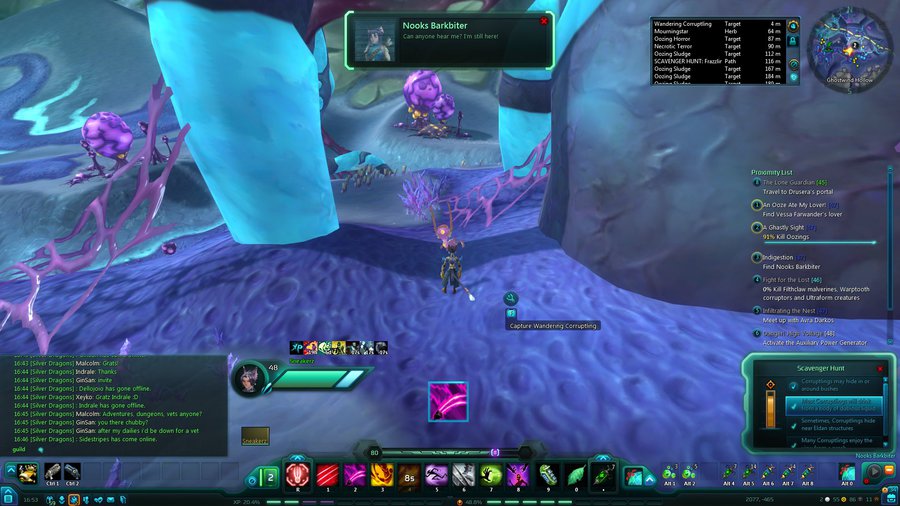This screenshot has height=506, width=900.
Task: Activate the fiery orange ability in slot 3
Action: (x=382, y=472)
